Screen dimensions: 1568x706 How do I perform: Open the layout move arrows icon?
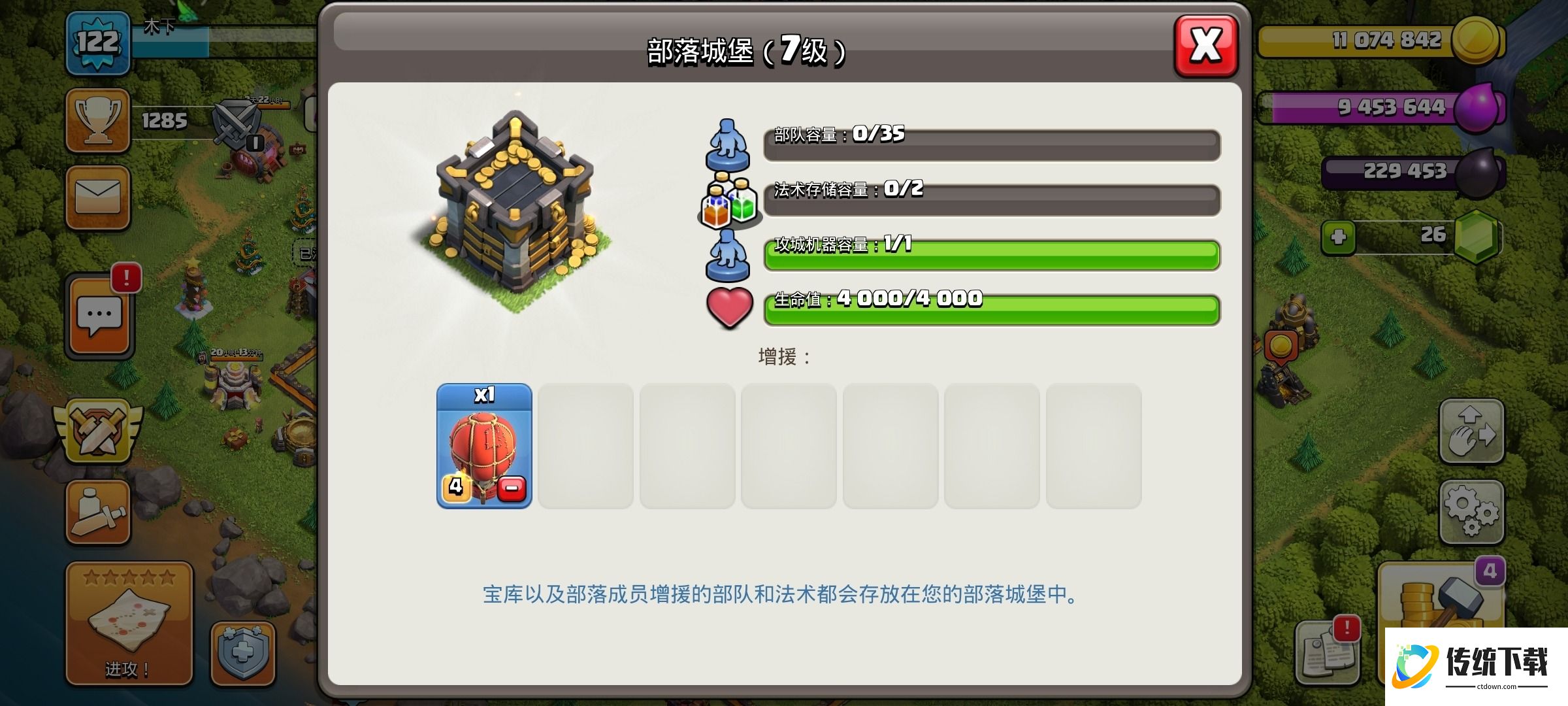coord(1472,430)
